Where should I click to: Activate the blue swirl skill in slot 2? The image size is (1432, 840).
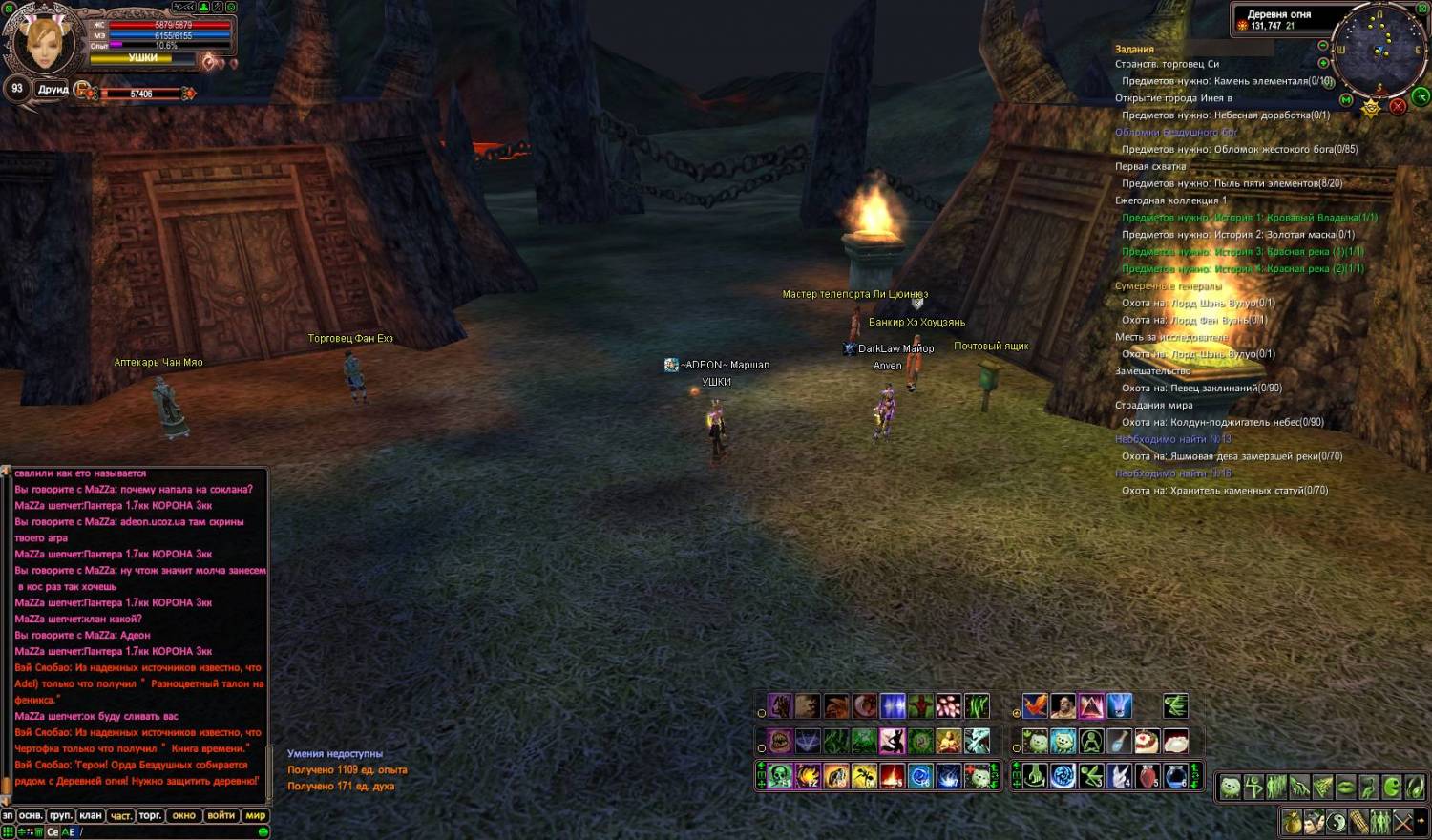(x=1063, y=776)
